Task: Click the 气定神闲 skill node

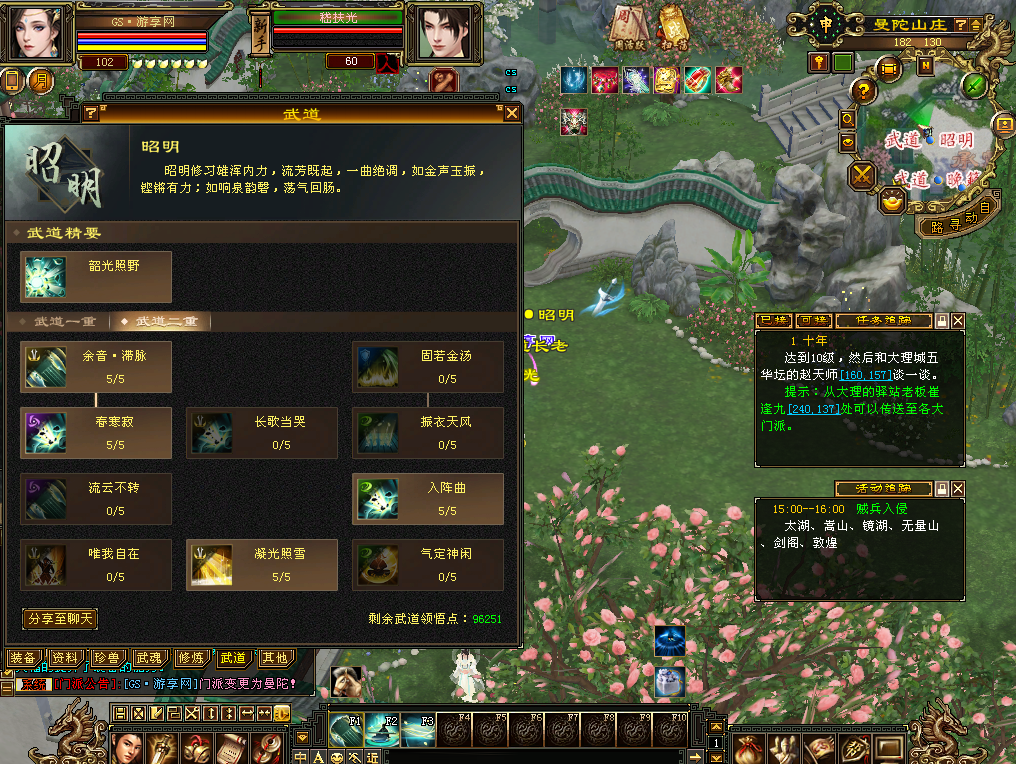Action: (x=428, y=565)
